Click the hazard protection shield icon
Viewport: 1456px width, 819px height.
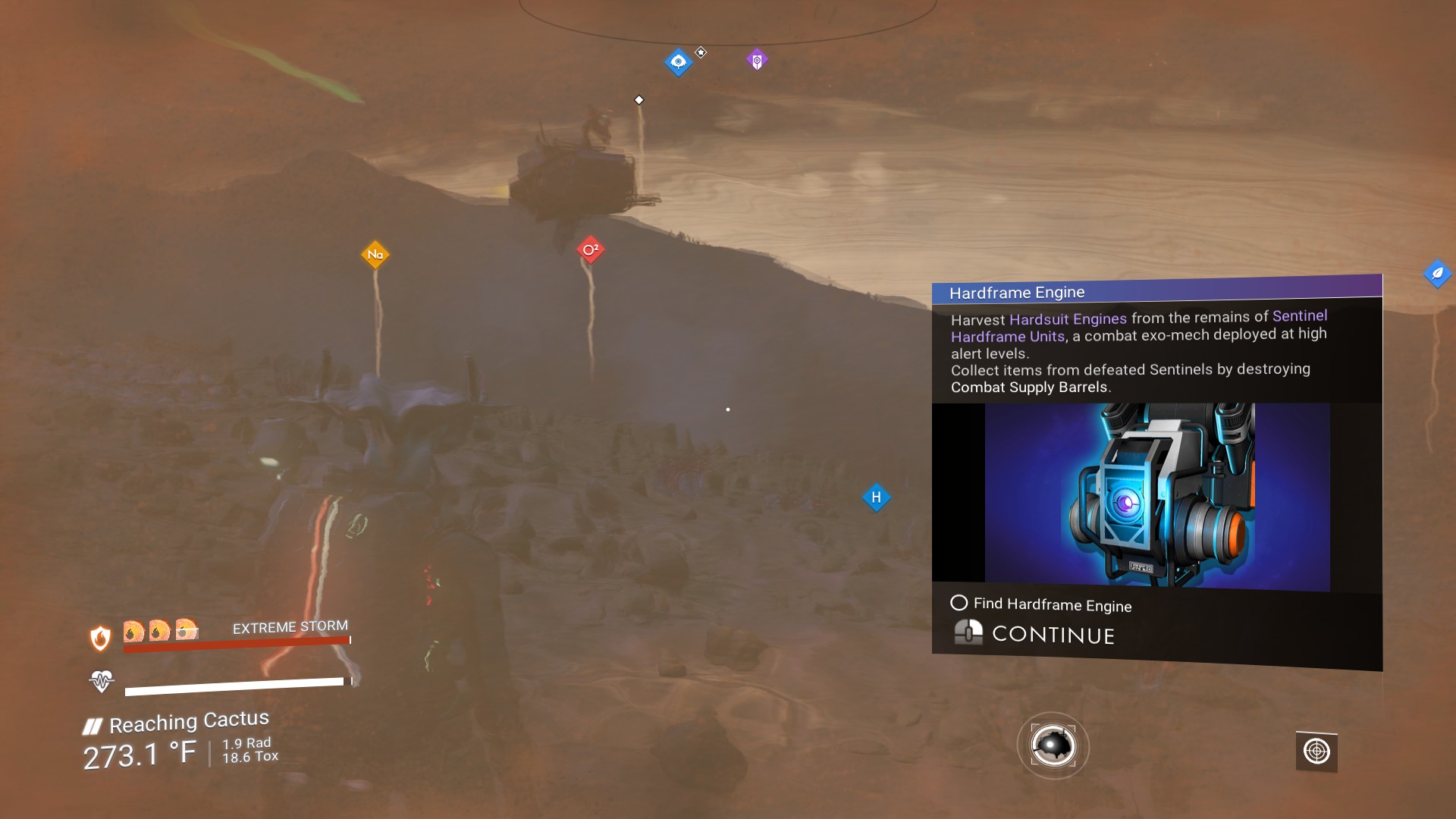[100, 638]
